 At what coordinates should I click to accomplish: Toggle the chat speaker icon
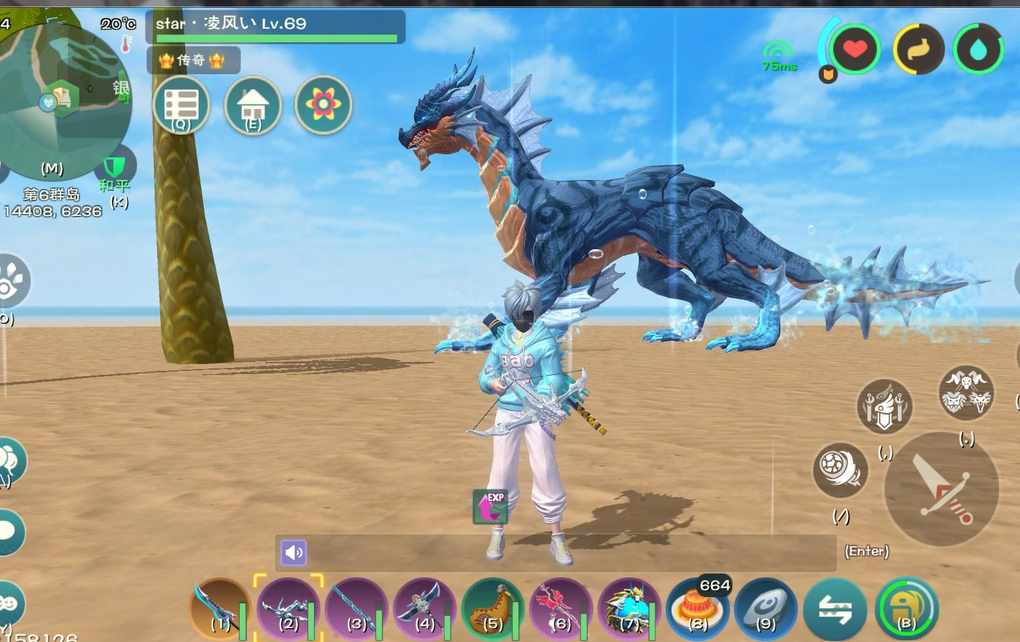coord(293,553)
